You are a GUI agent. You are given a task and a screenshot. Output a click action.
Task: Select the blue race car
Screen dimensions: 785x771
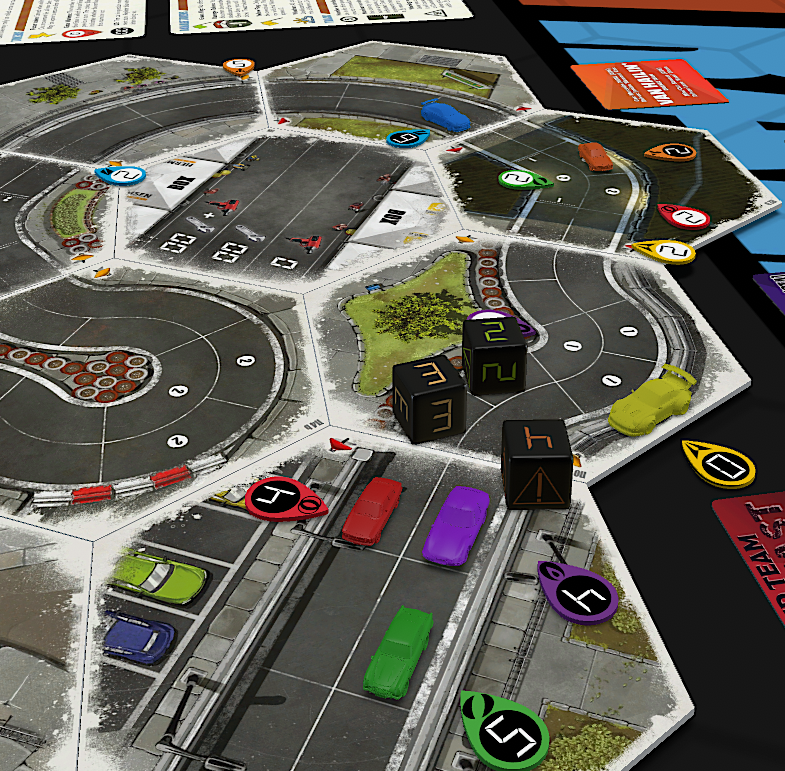(445, 114)
